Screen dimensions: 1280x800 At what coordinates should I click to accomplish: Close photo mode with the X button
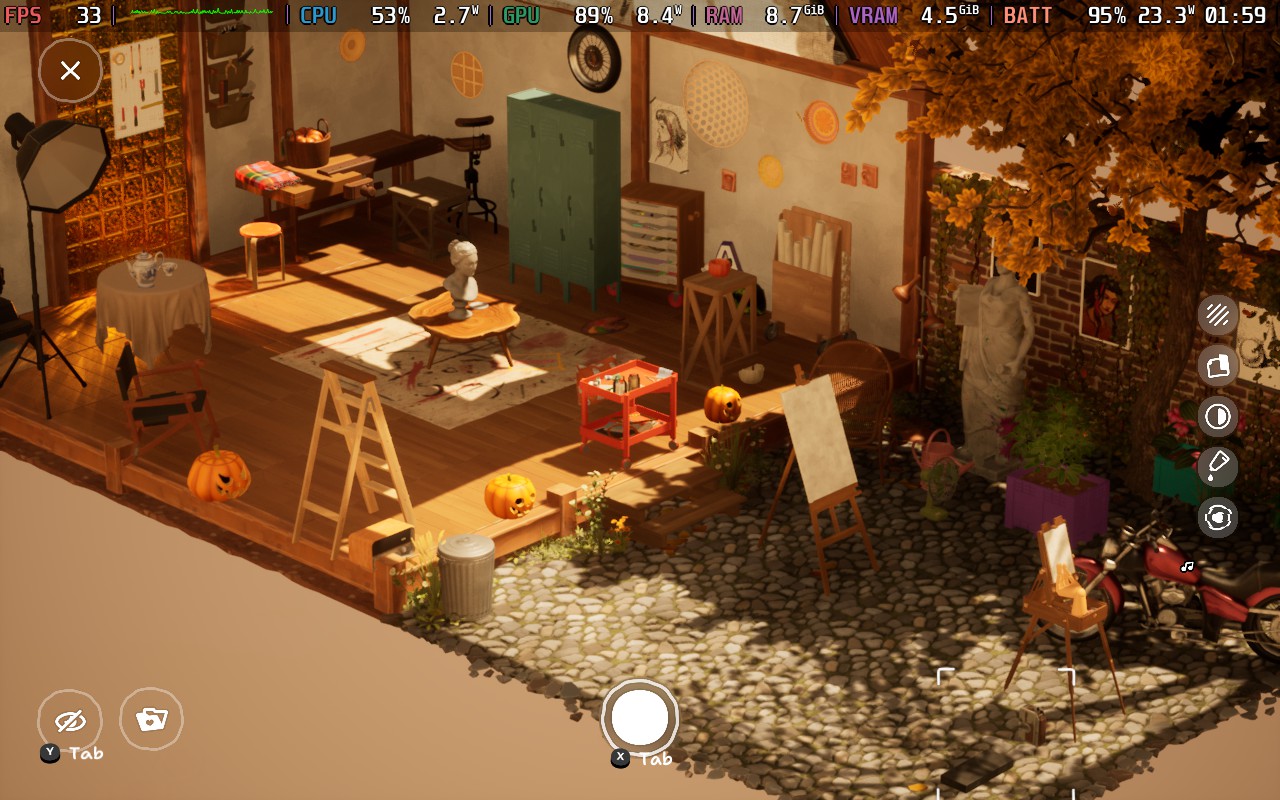coord(70,71)
